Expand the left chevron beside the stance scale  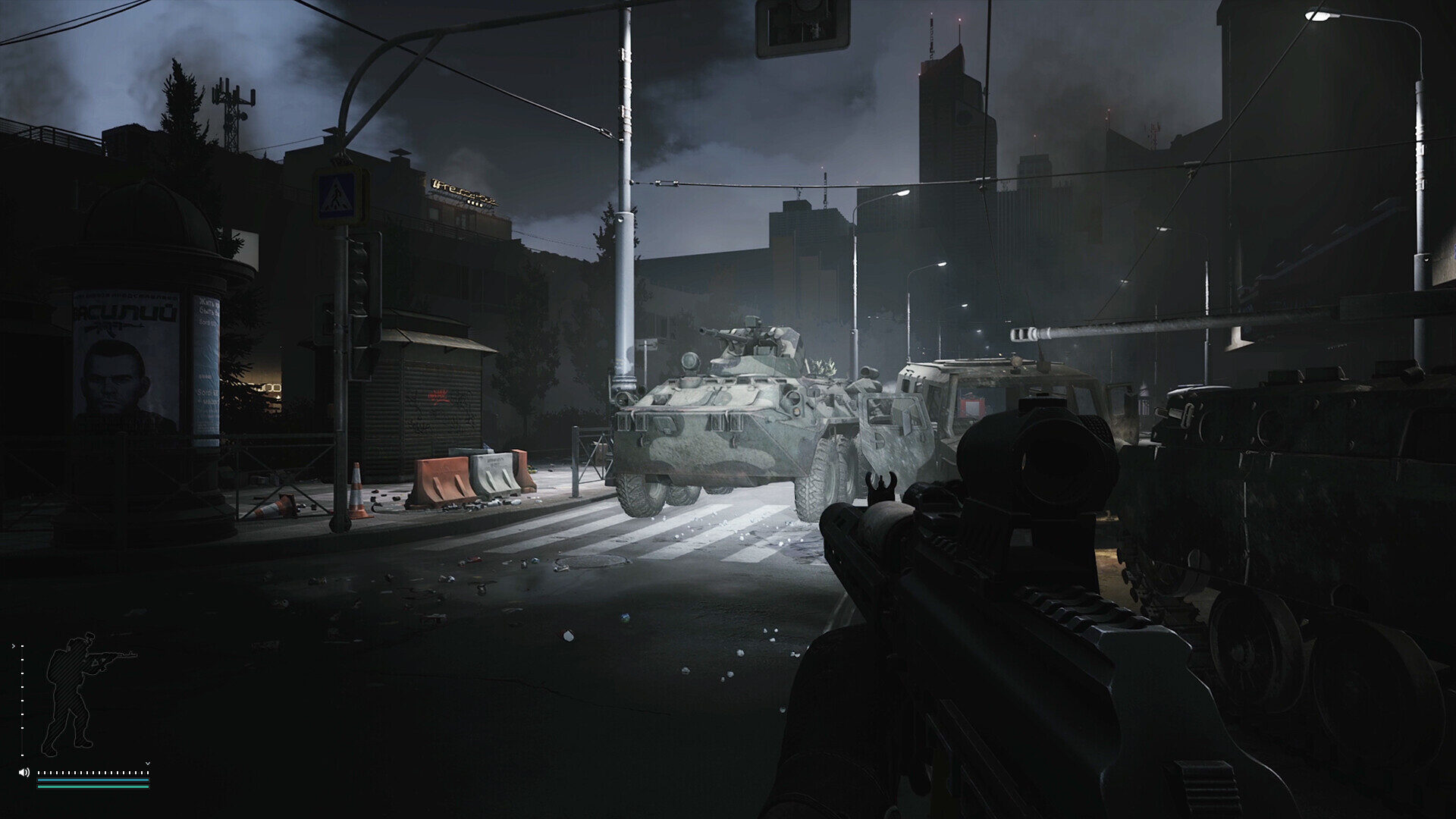(13, 646)
